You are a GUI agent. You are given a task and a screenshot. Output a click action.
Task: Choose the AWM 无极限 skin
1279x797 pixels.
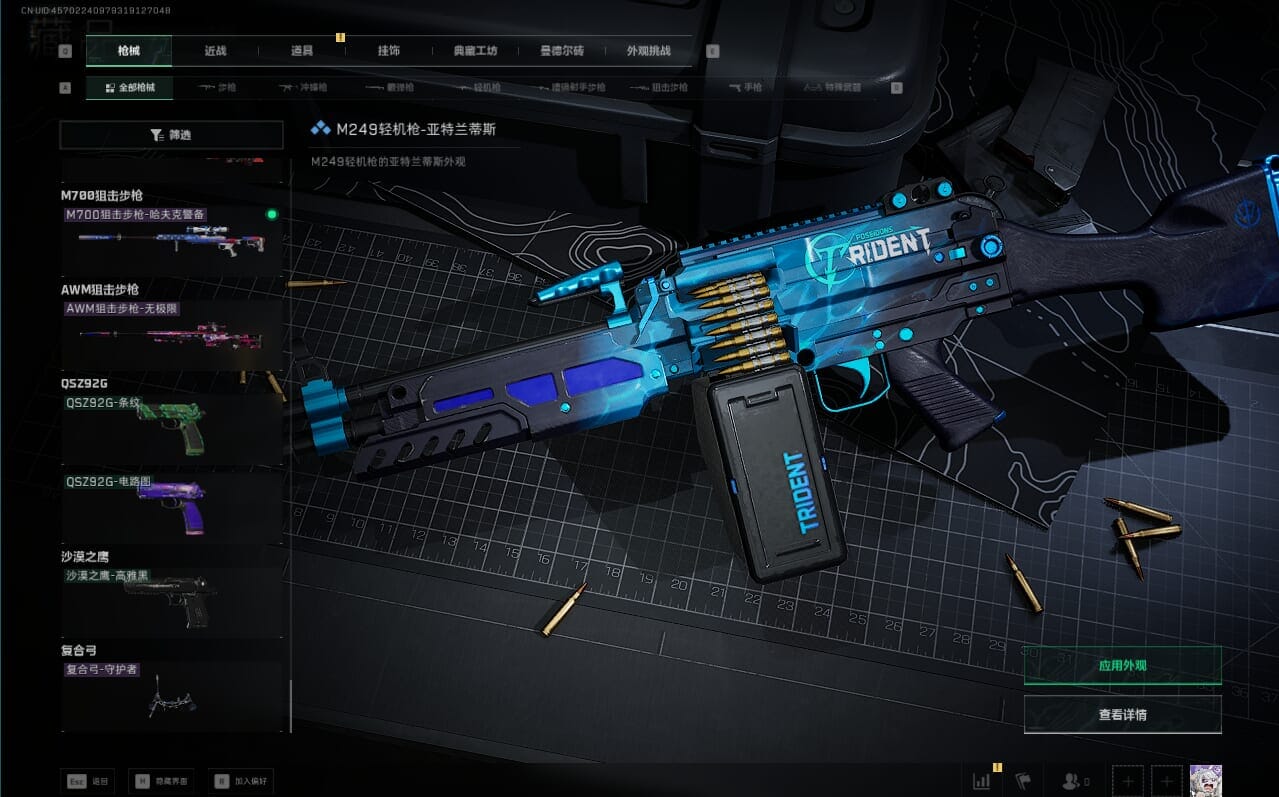pos(170,334)
